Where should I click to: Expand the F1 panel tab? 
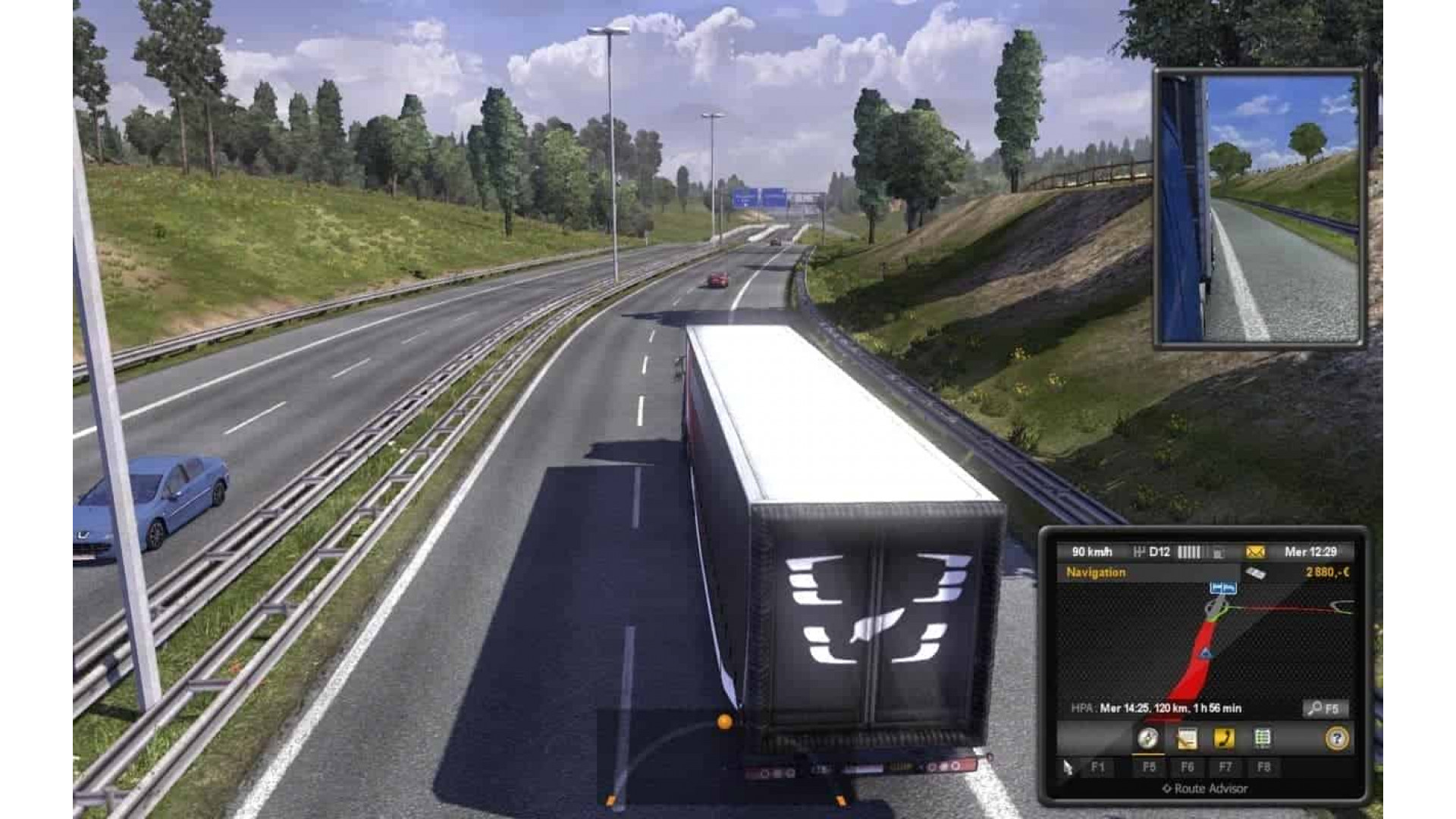[1098, 767]
